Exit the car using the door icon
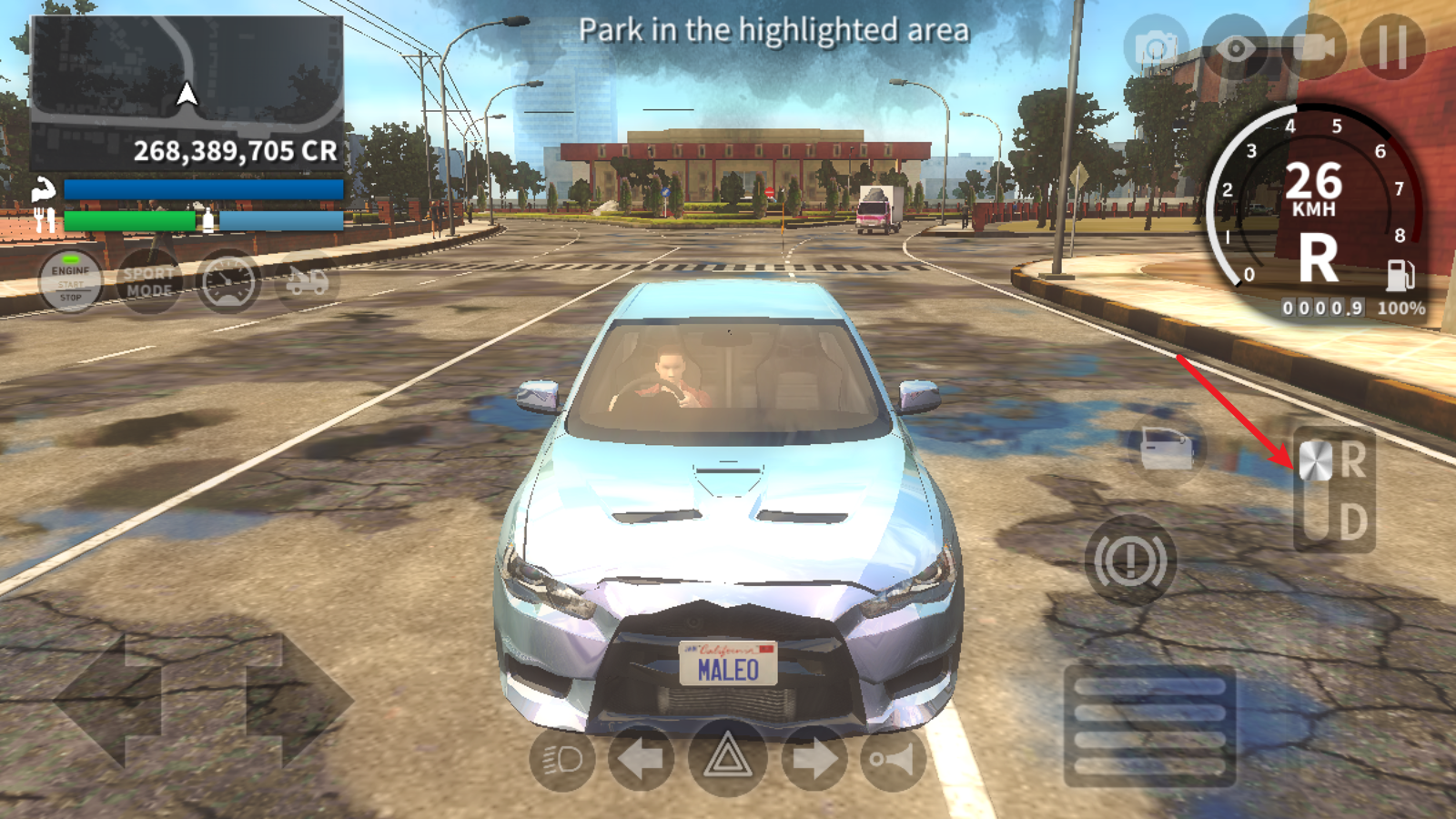Image resolution: width=1456 pixels, height=819 pixels. pos(1168,448)
